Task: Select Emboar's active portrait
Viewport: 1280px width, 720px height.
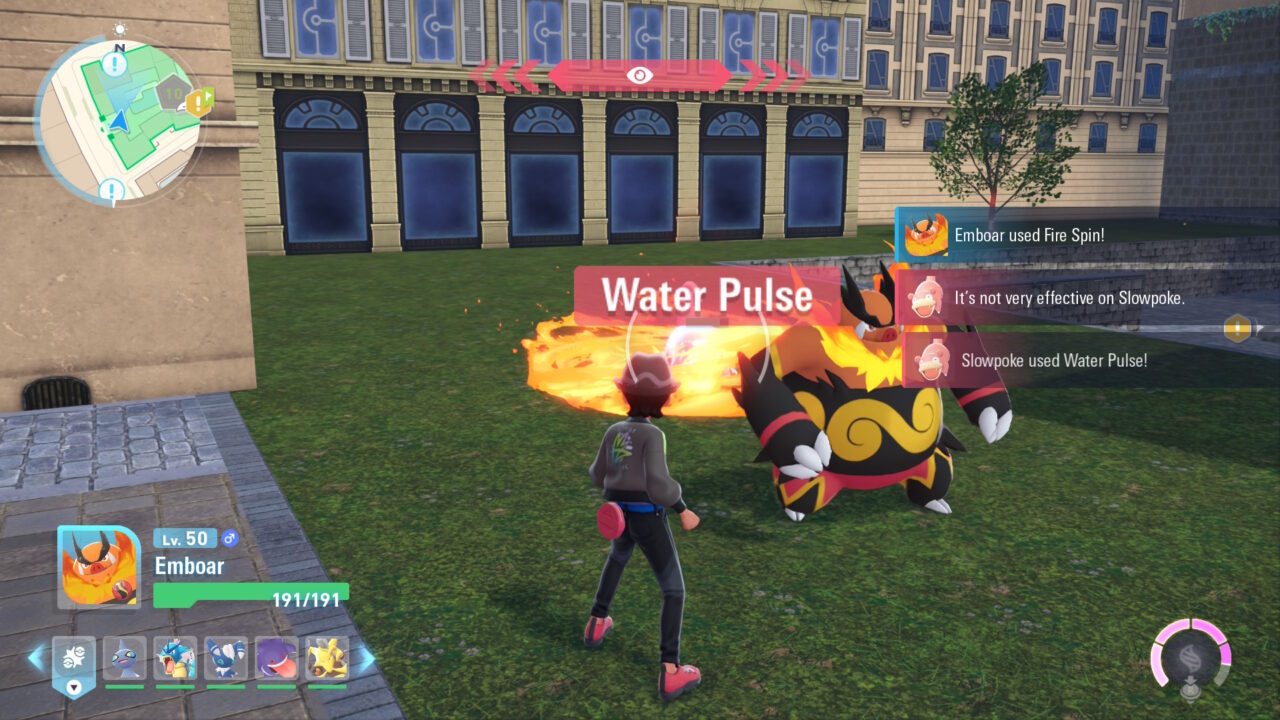Action: 98,567
